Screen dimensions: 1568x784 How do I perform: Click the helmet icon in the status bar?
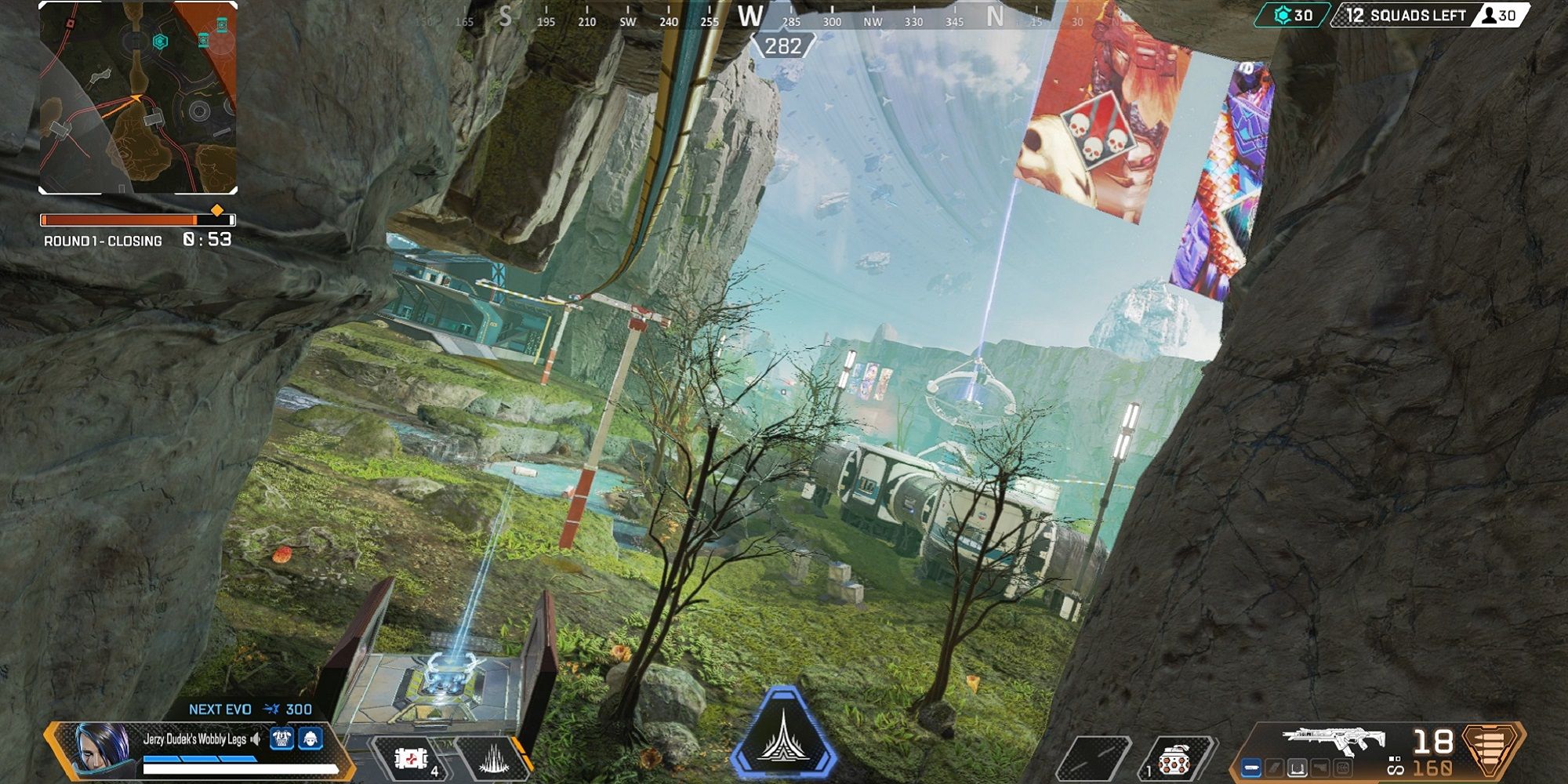pyautogui.click(x=310, y=739)
